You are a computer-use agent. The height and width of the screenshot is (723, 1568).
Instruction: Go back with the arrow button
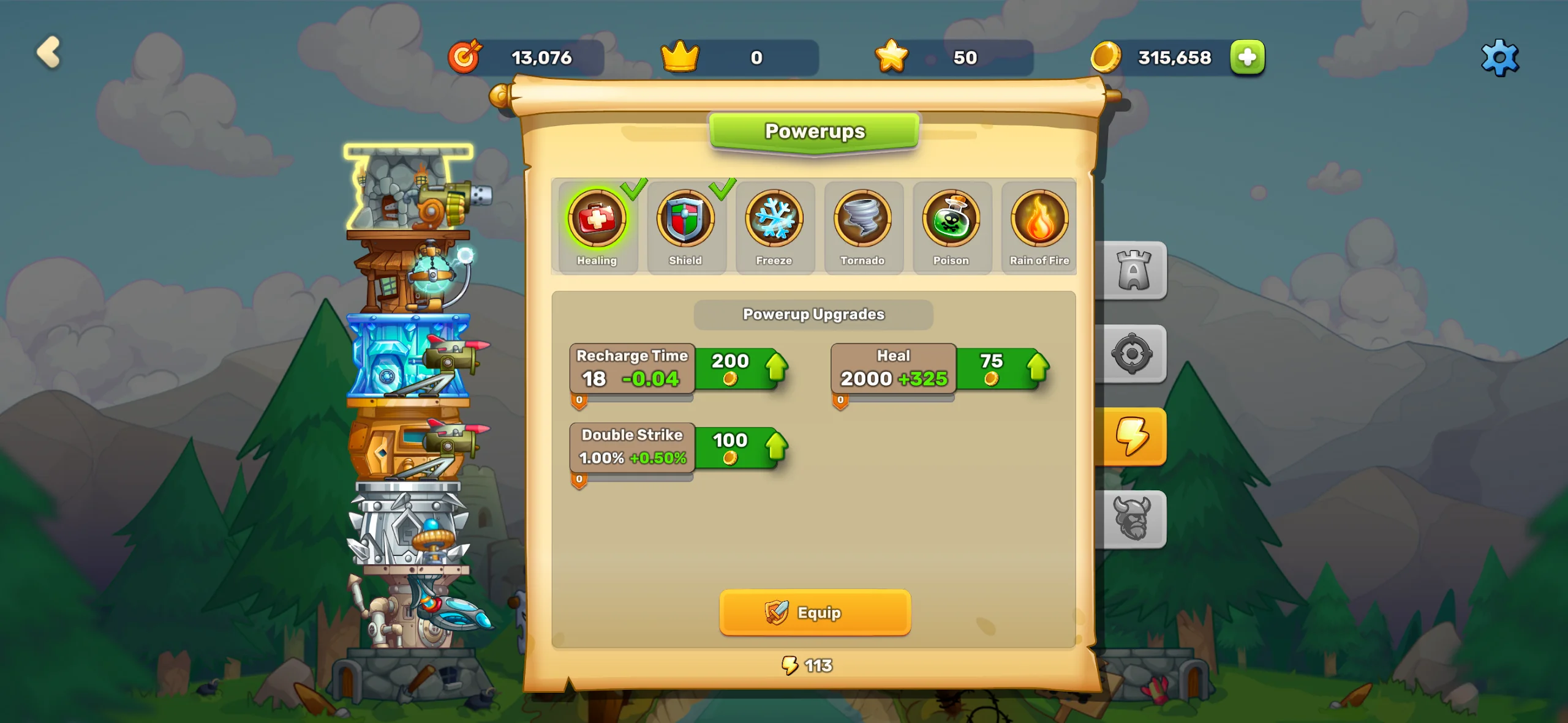[48, 53]
